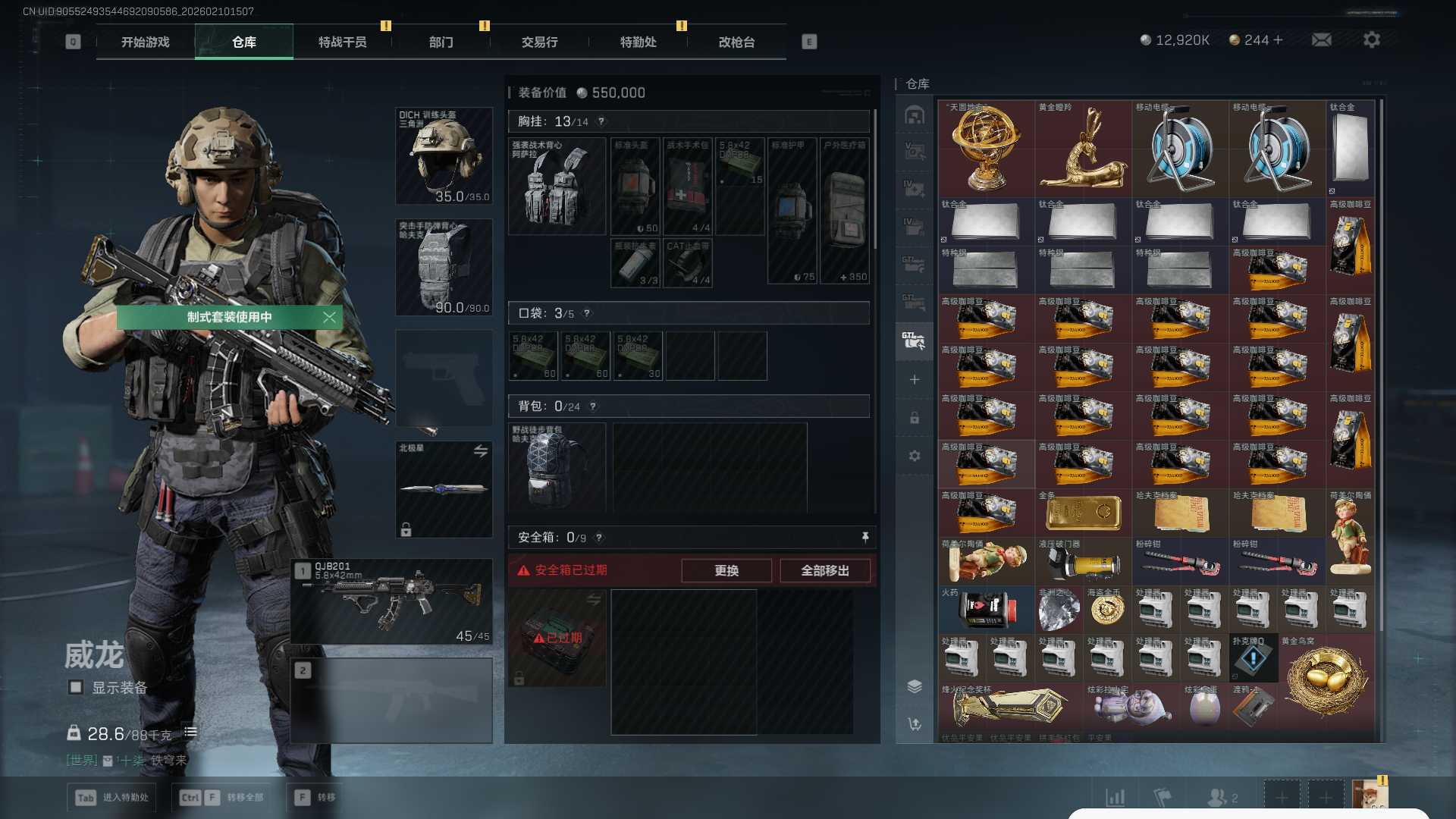Select the DICH training helmet slot

(x=444, y=155)
